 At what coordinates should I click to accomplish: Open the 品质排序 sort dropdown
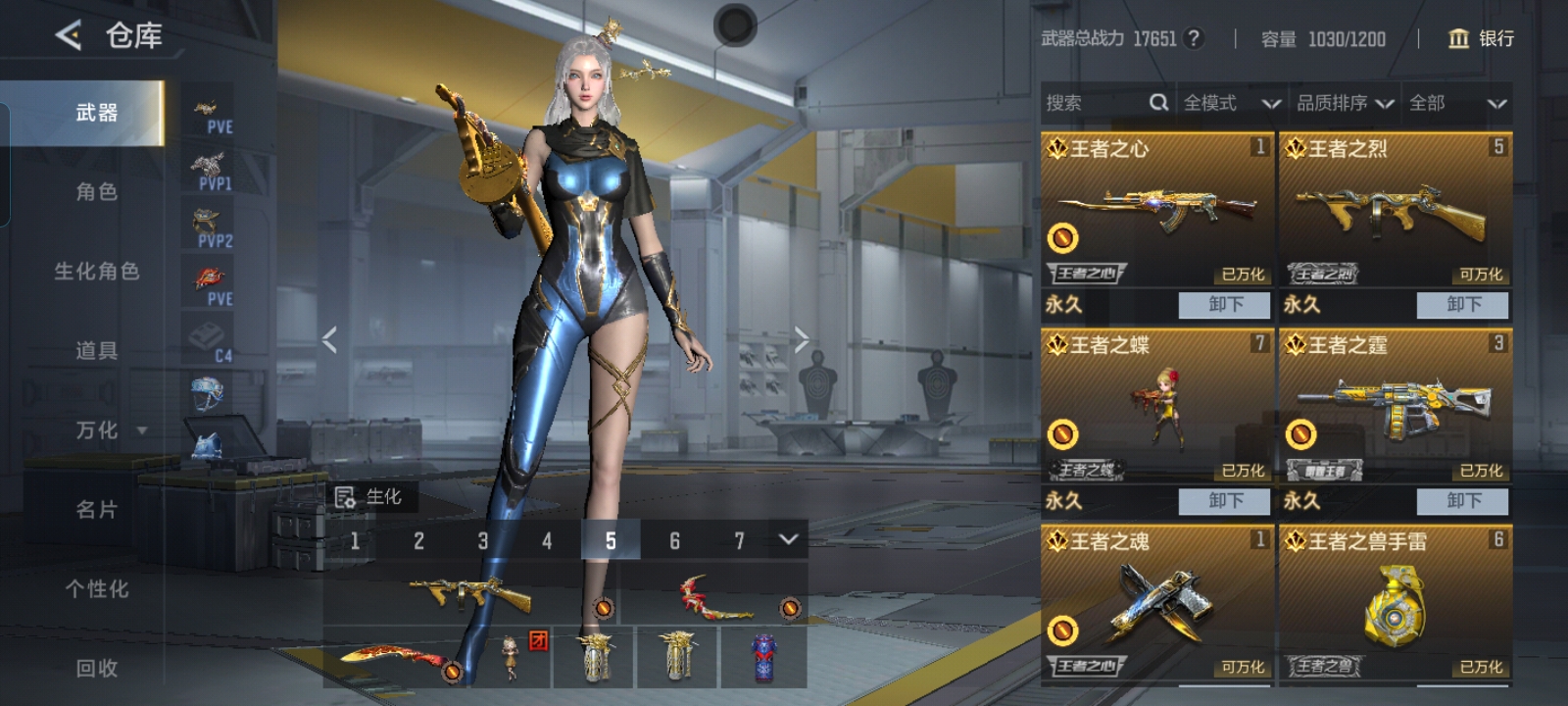tap(1345, 103)
